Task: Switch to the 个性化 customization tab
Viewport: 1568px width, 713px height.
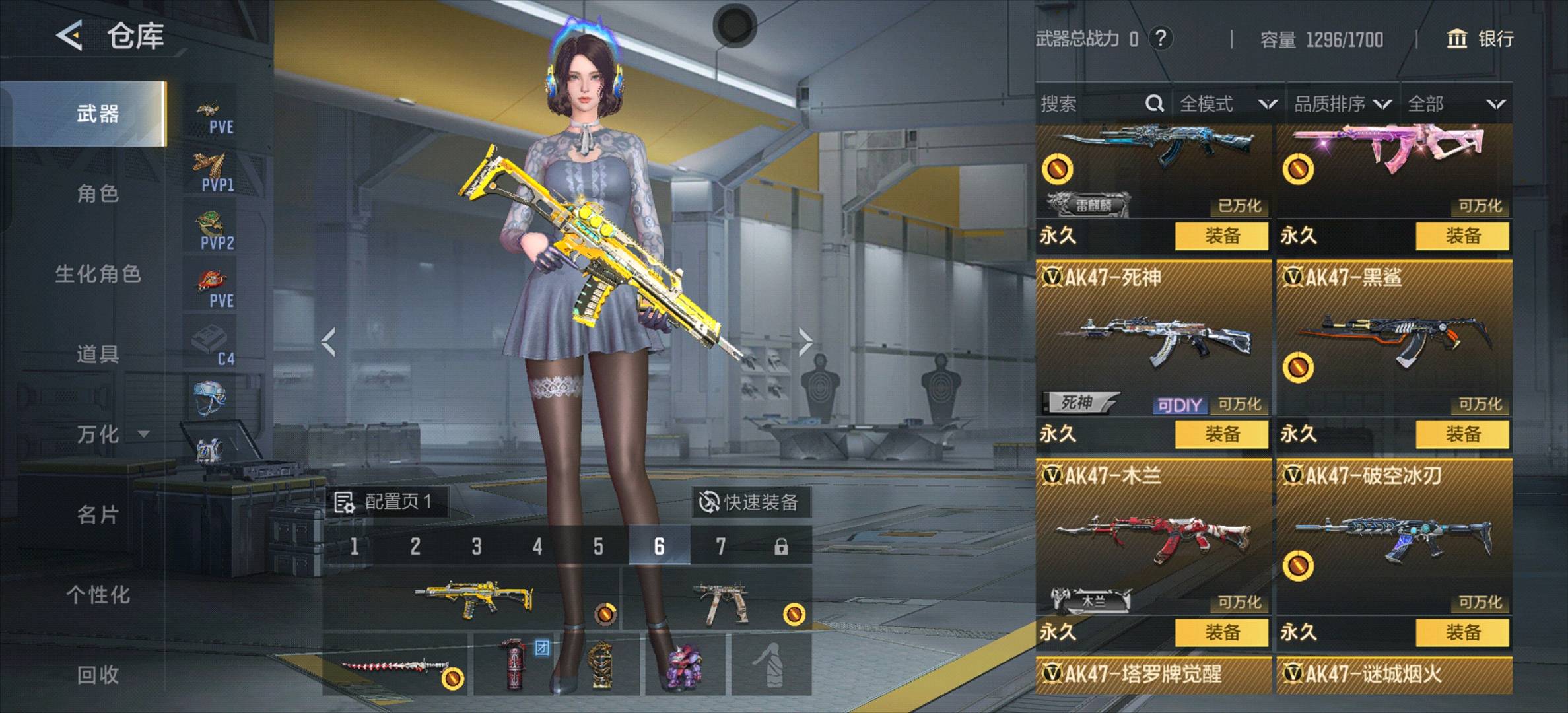Action: pyautogui.click(x=98, y=595)
